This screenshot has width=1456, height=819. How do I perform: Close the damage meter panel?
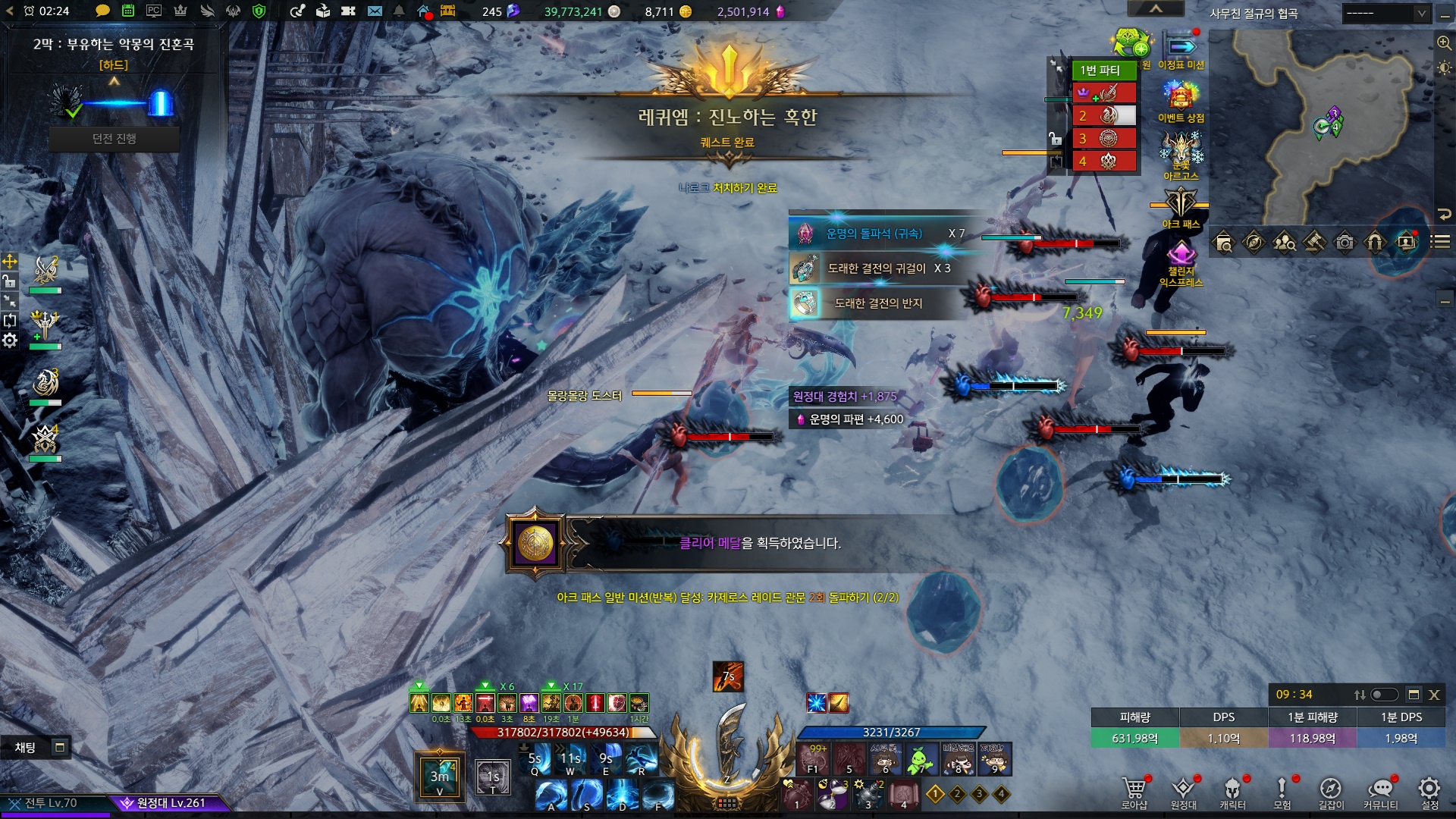[1434, 695]
